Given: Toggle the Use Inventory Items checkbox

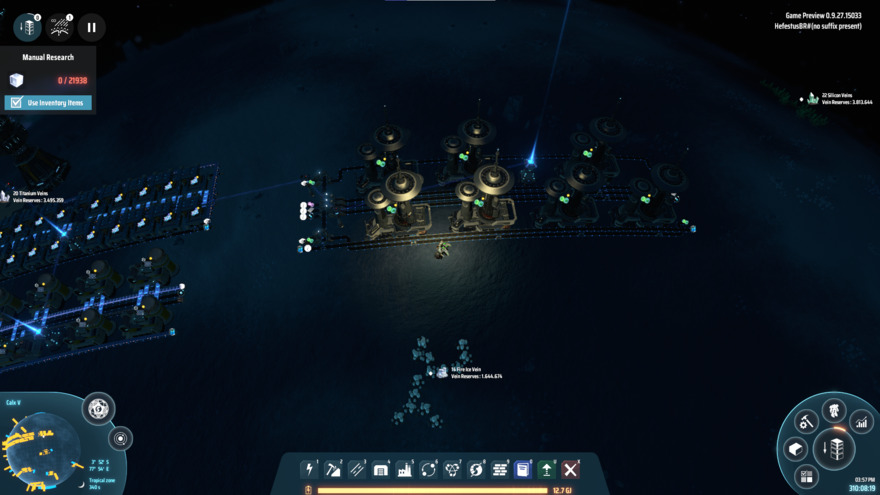Looking at the screenshot, I should click(16, 103).
